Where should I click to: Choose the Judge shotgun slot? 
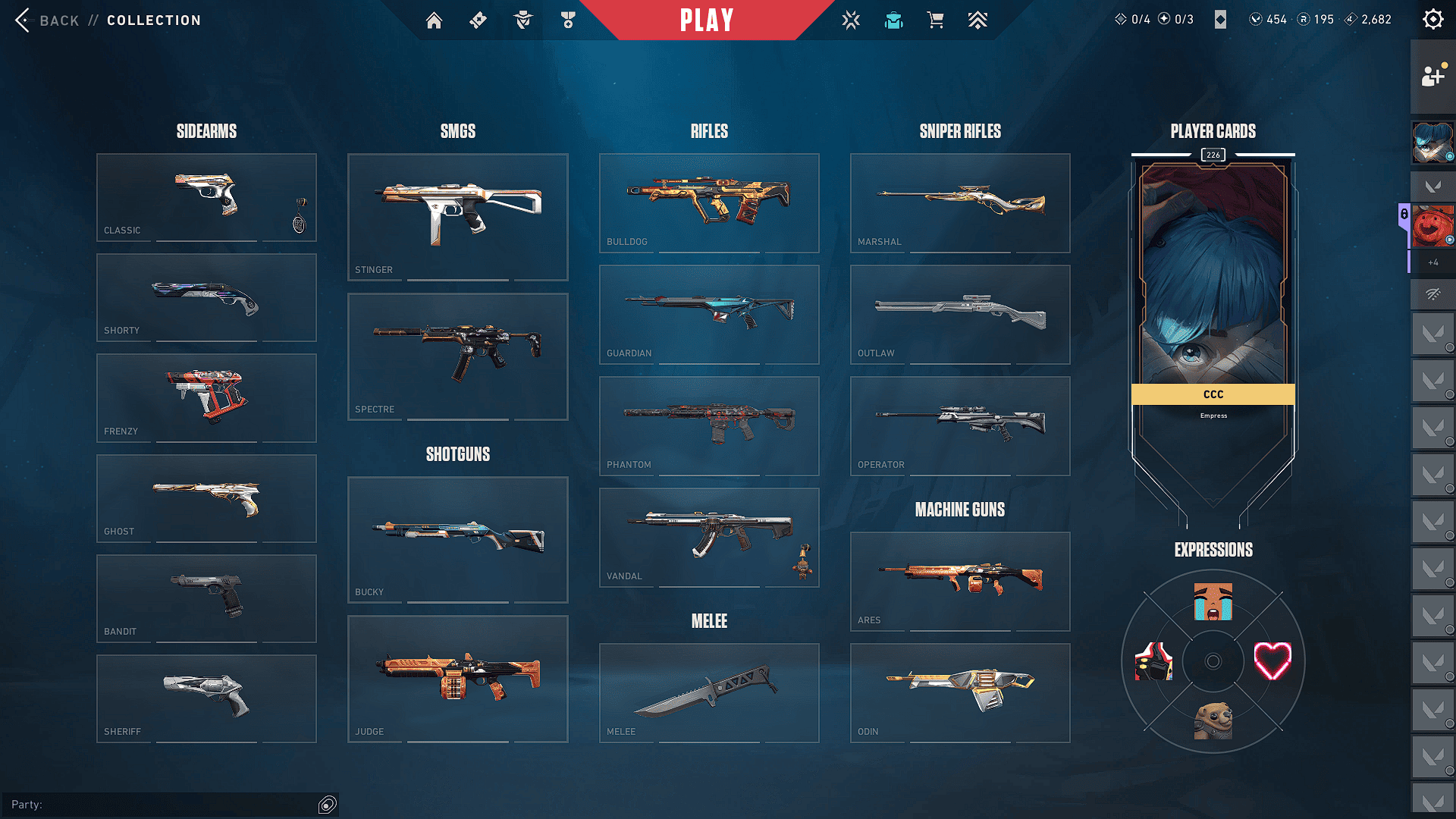[x=457, y=679]
